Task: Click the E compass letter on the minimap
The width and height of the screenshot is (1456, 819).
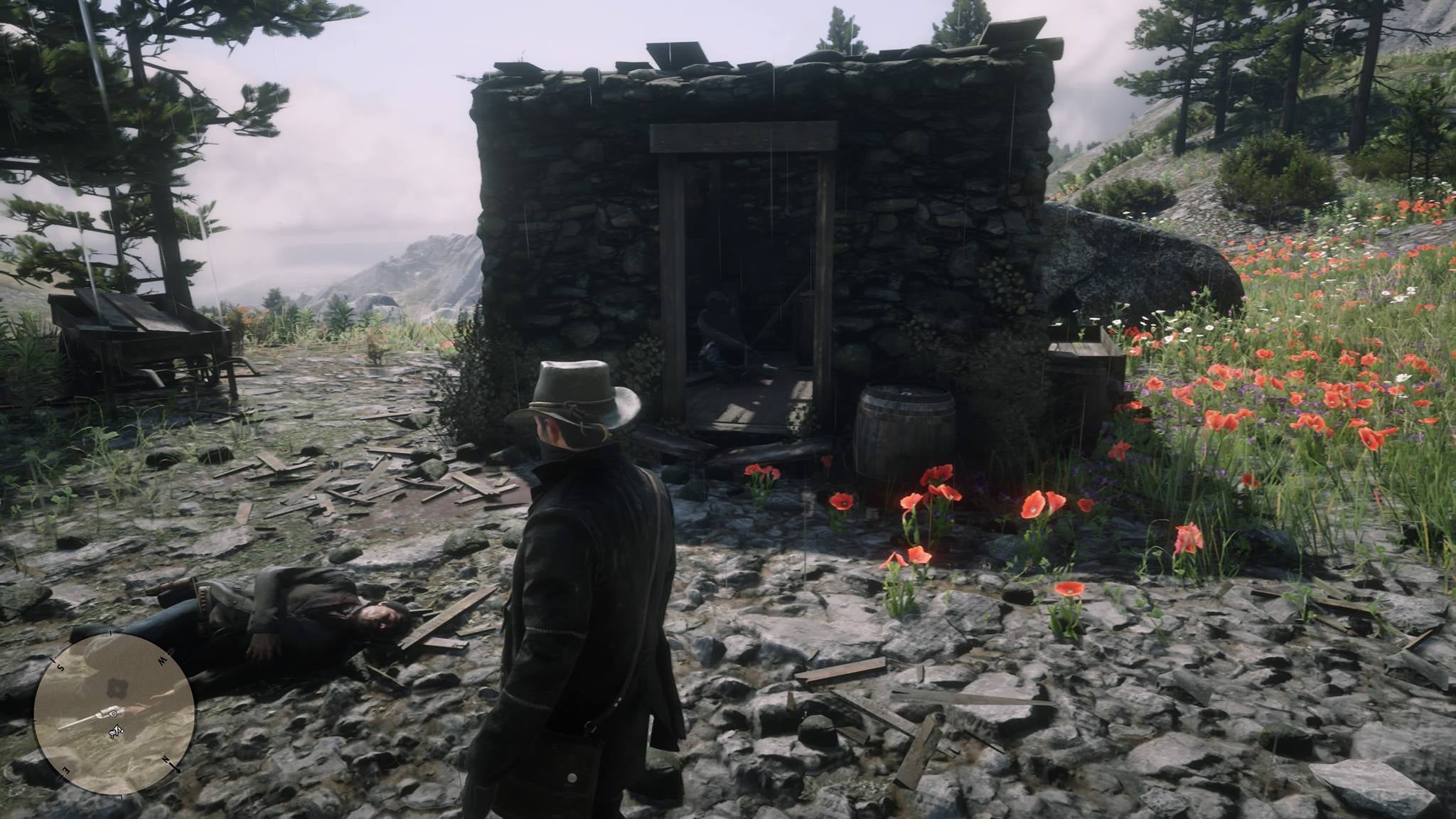Action: click(x=66, y=770)
